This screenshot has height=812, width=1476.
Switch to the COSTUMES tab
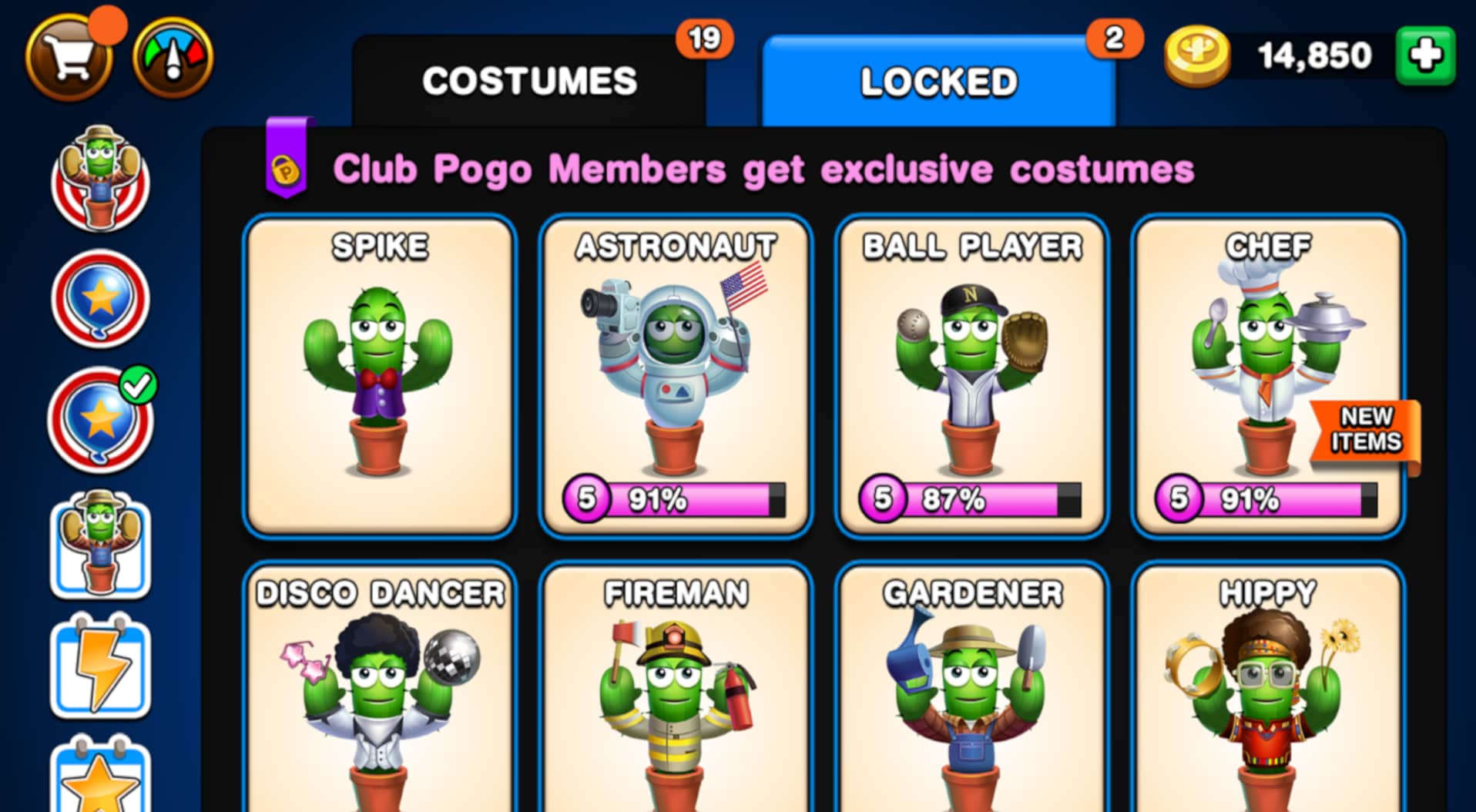531,79
